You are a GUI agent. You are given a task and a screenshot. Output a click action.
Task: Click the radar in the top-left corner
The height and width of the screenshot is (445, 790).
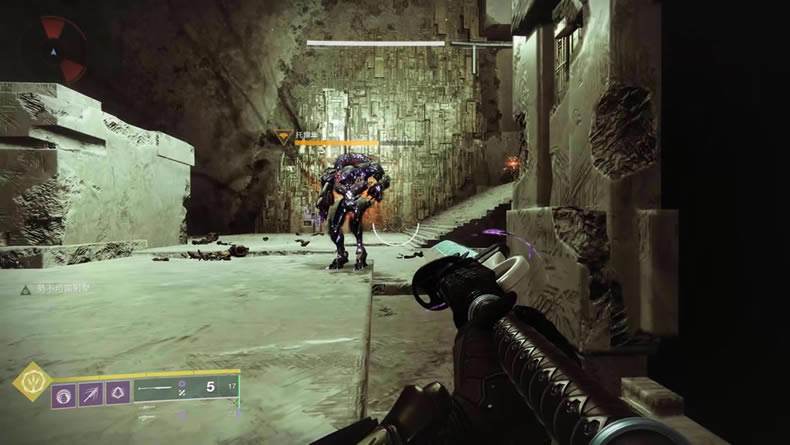[x=56, y=46]
